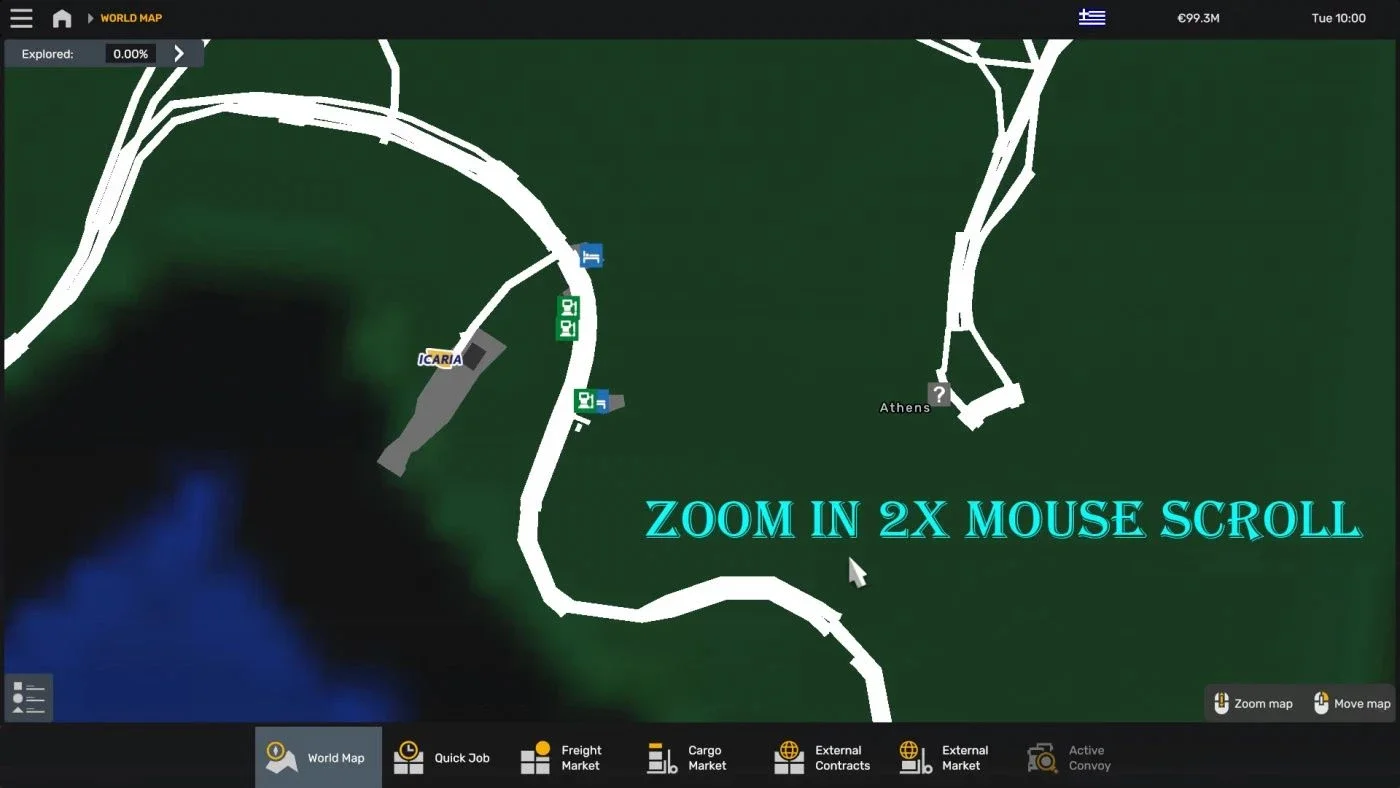Click the External Market globe icon
1400x788 pixels.
911,756
